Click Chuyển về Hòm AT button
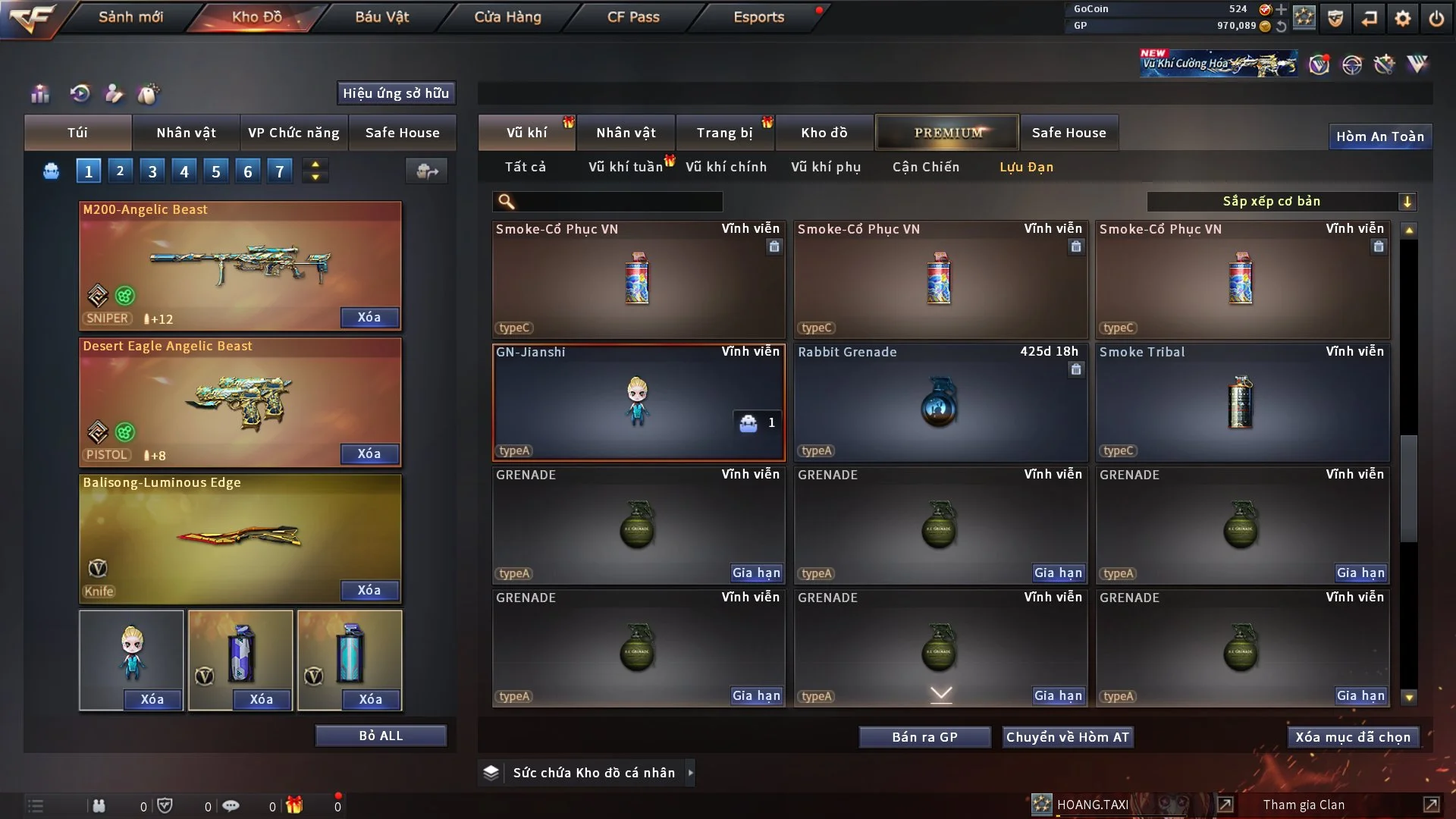 (x=1067, y=737)
